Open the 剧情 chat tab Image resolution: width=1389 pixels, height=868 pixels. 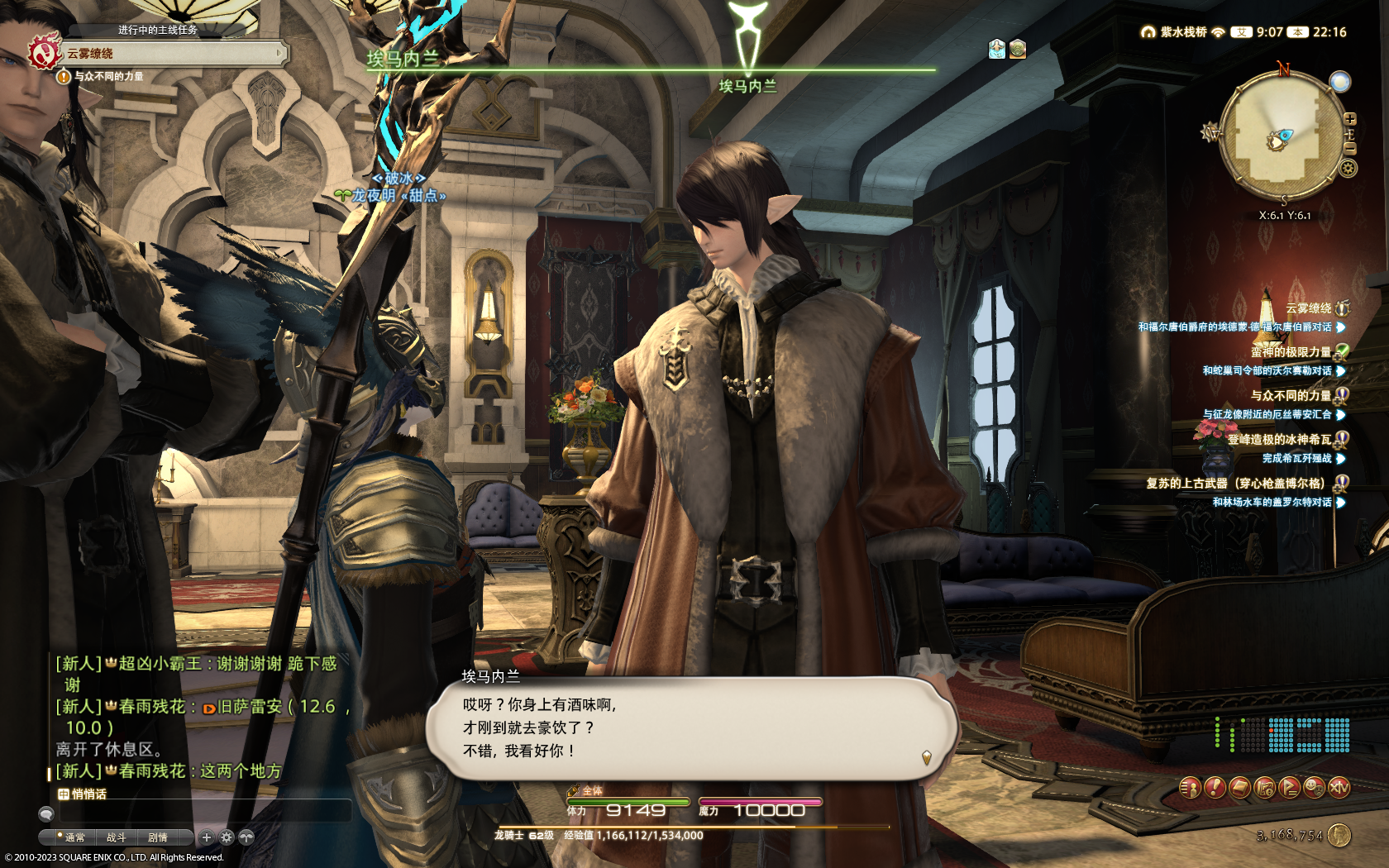coord(157,837)
